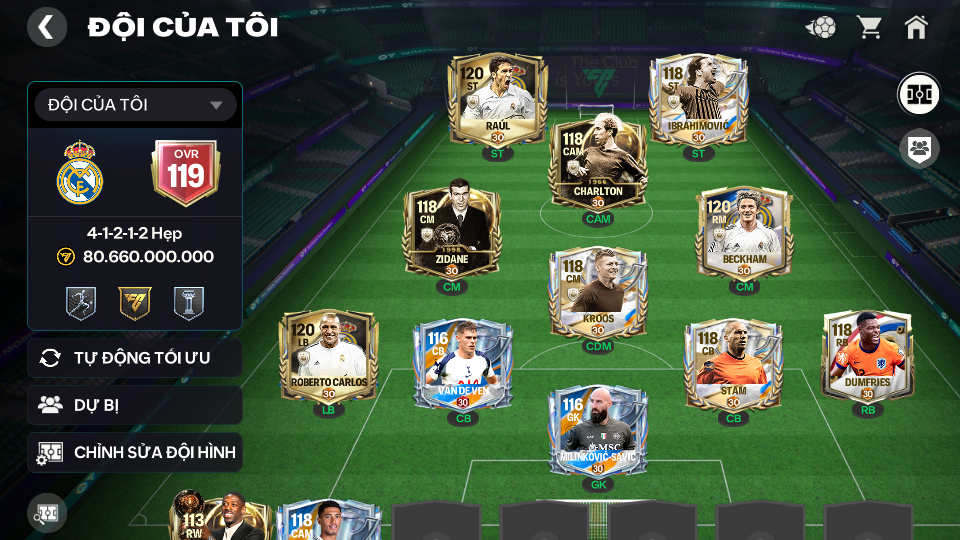This screenshot has width=960, height=540.
Task: Go back using the top-left arrow
Action: 46,27
